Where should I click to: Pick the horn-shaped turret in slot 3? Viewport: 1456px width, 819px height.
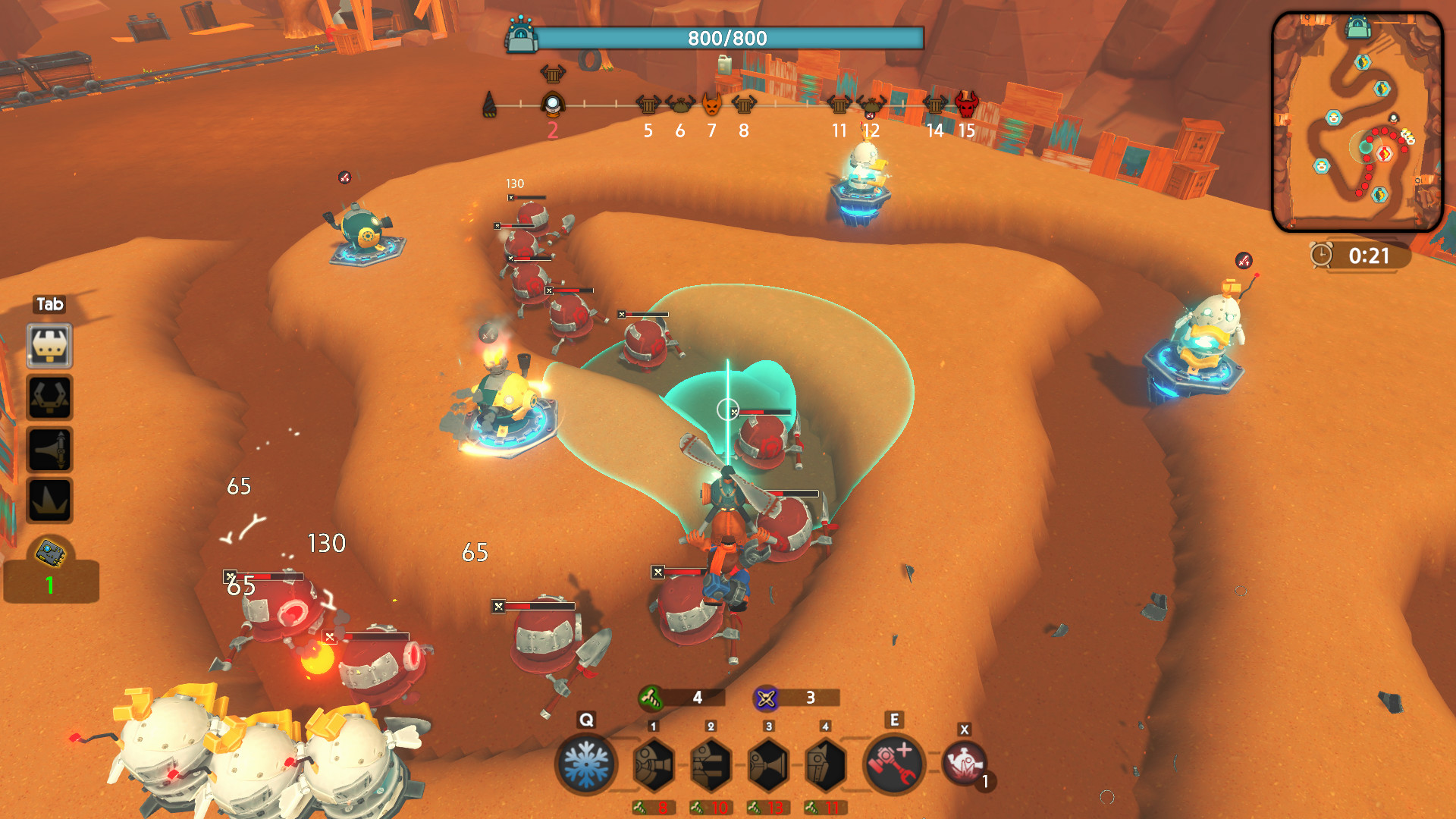[768, 764]
